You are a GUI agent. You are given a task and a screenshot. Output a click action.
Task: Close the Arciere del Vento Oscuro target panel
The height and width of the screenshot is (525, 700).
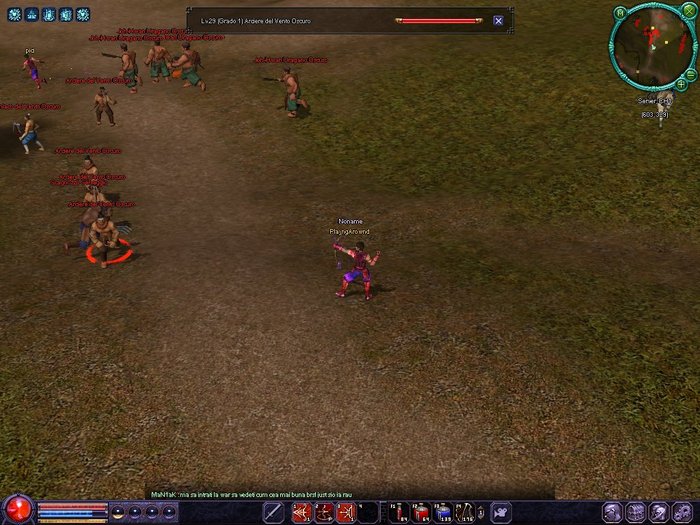click(498, 20)
